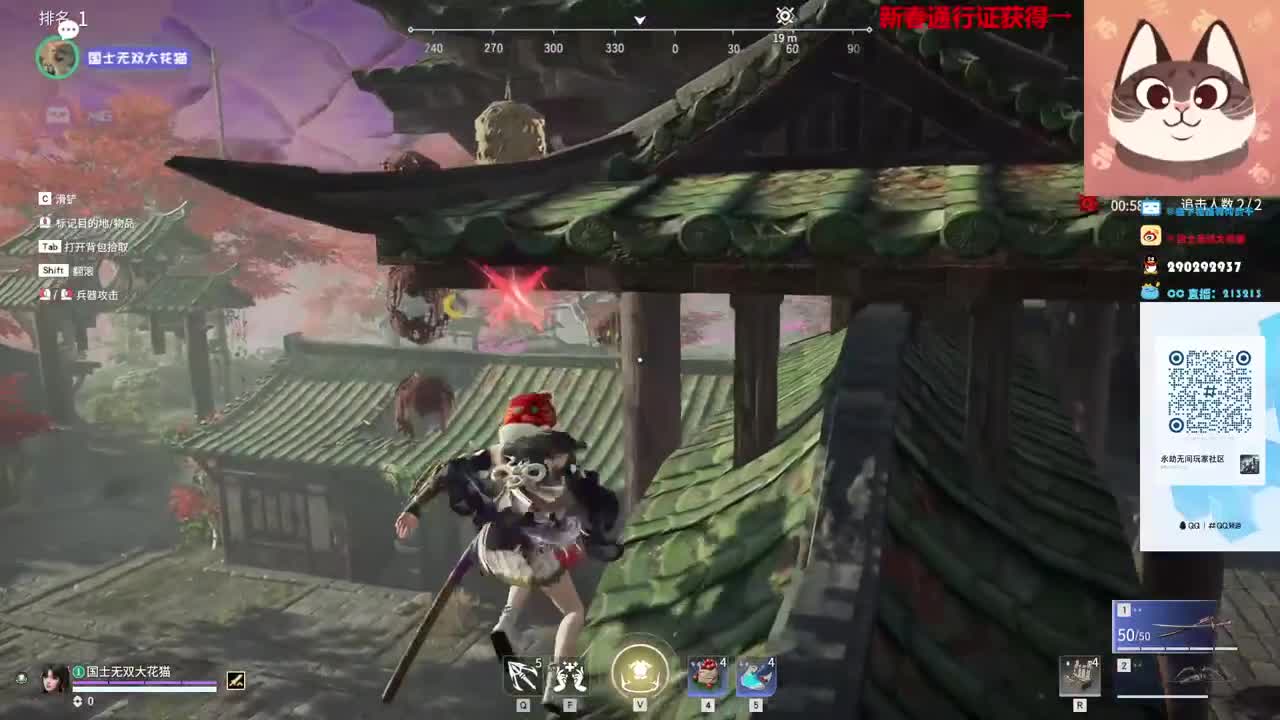
Task: Click the Tab 打开背包捡取 keybind hint
Action: coord(85,244)
